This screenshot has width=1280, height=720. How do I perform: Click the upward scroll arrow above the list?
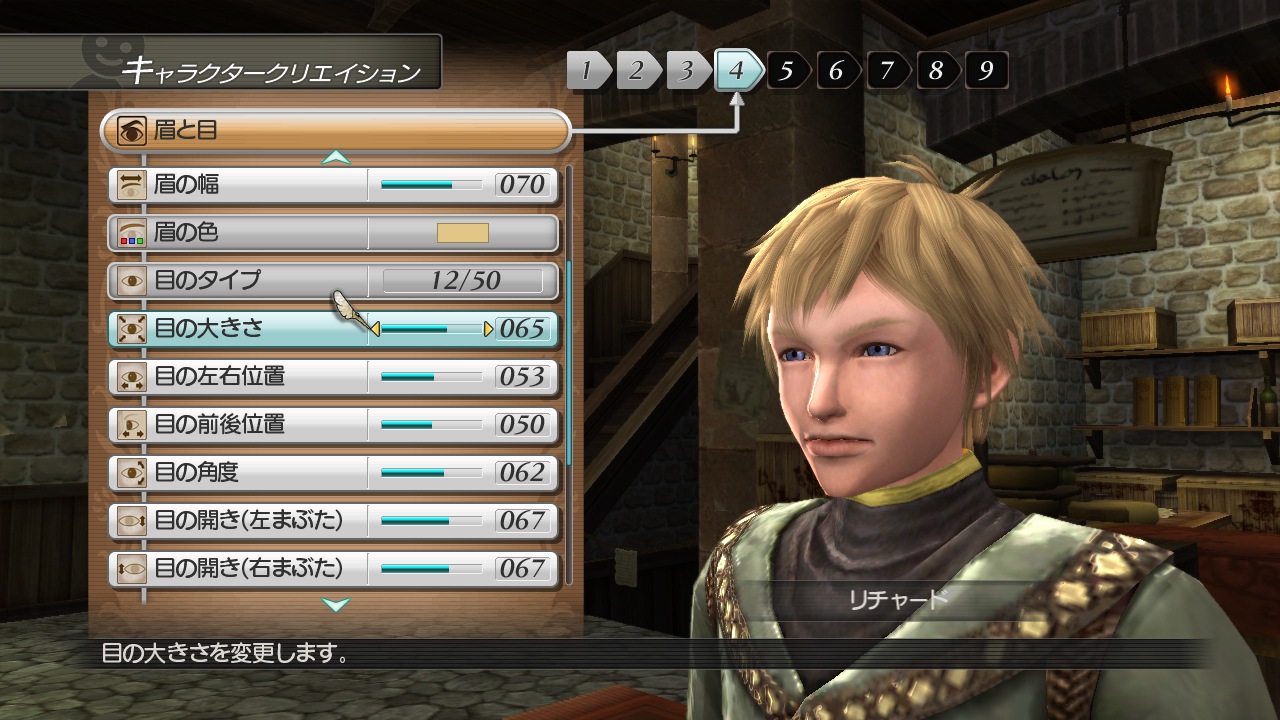336,157
